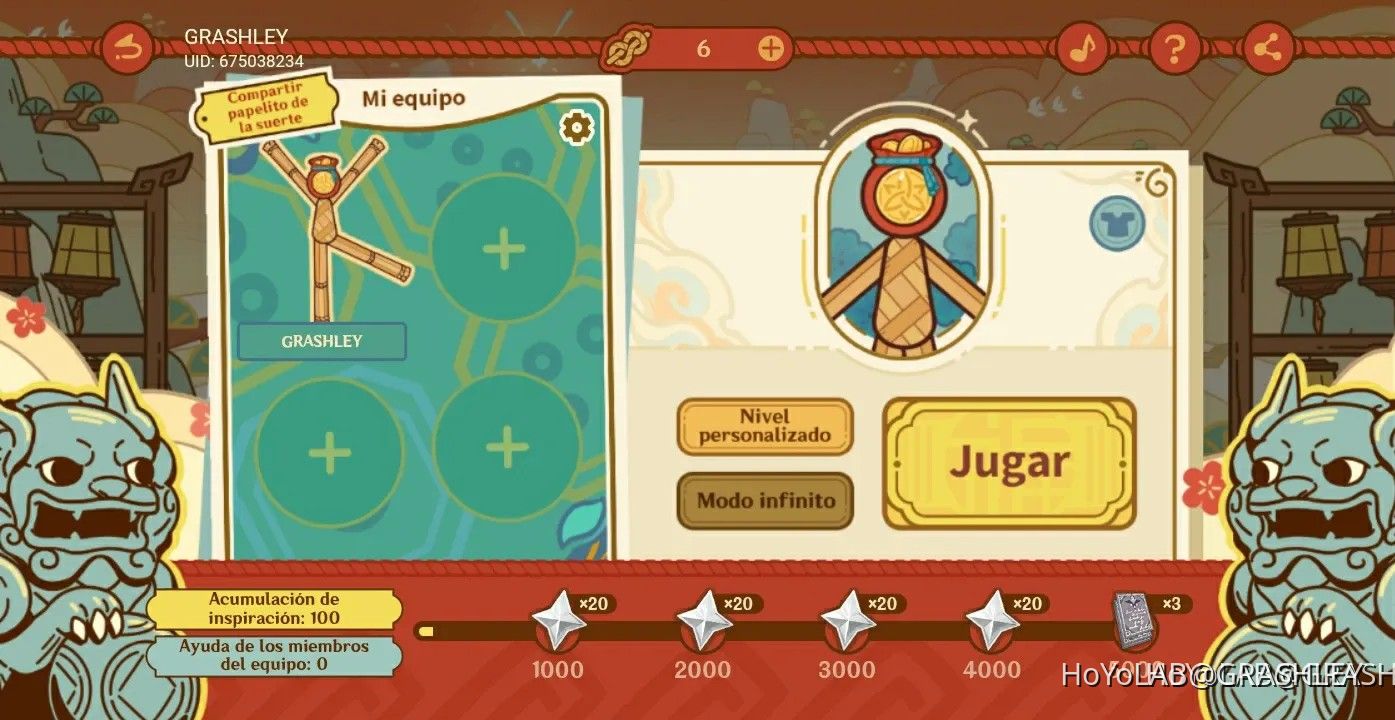Image resolution: width=1395 pixels, height=720 pixels.
Task: Select the GRASHLEY character nameplate
Action: 322,341
